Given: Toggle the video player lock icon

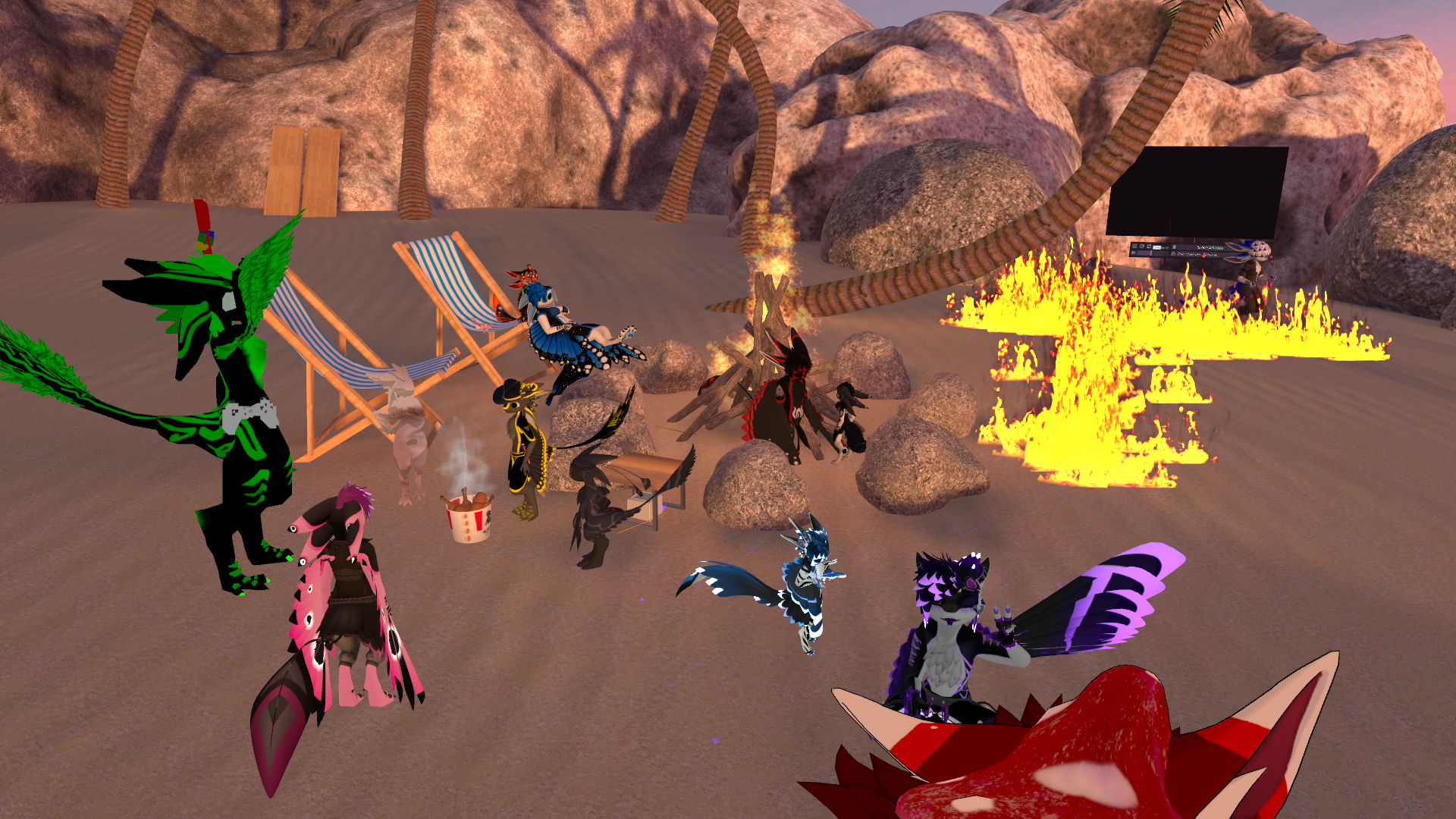Looking at the screenshot, I should 1173,254.
